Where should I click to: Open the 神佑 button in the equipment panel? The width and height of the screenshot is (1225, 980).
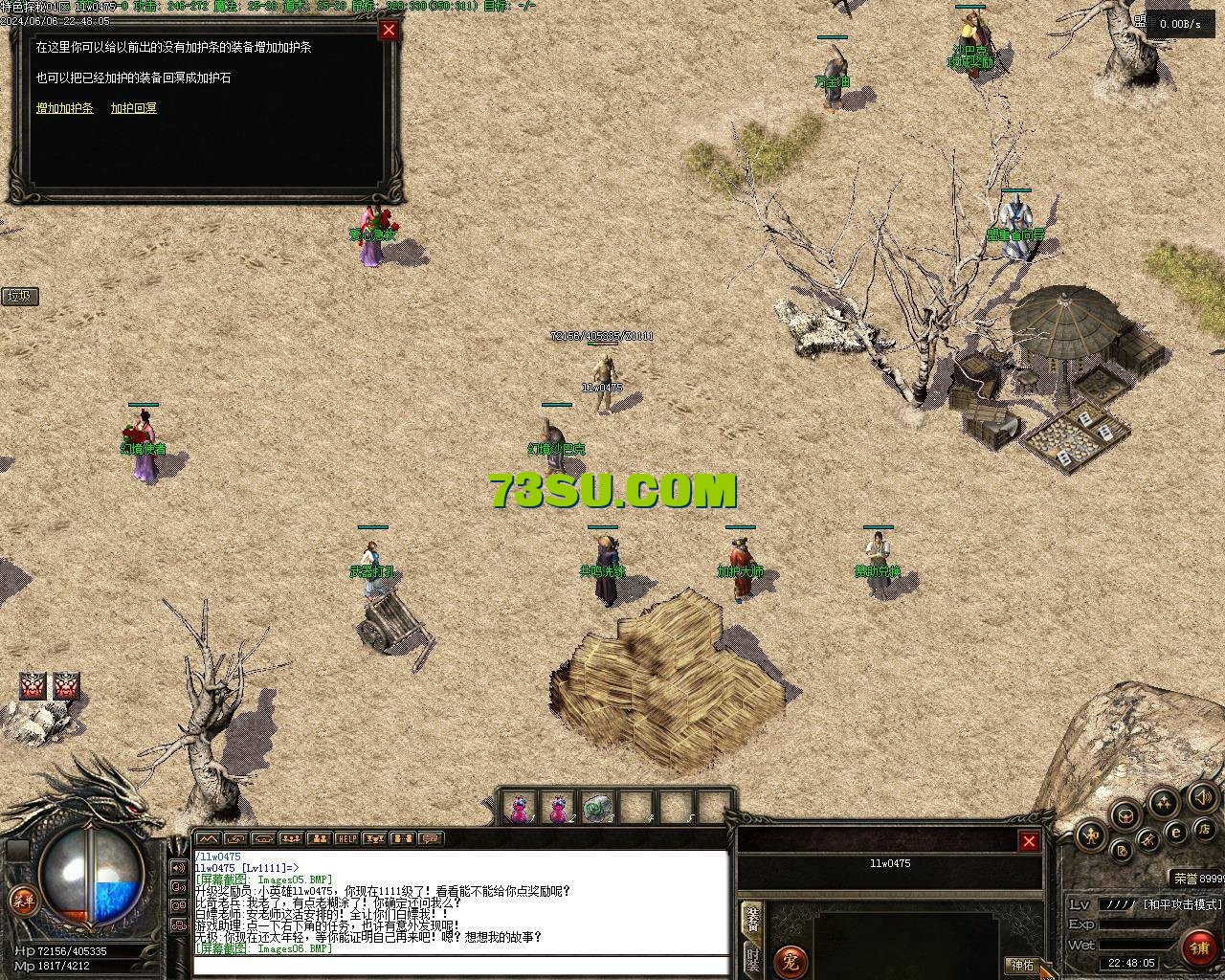pyautogui.click(x=1022, y=965)
